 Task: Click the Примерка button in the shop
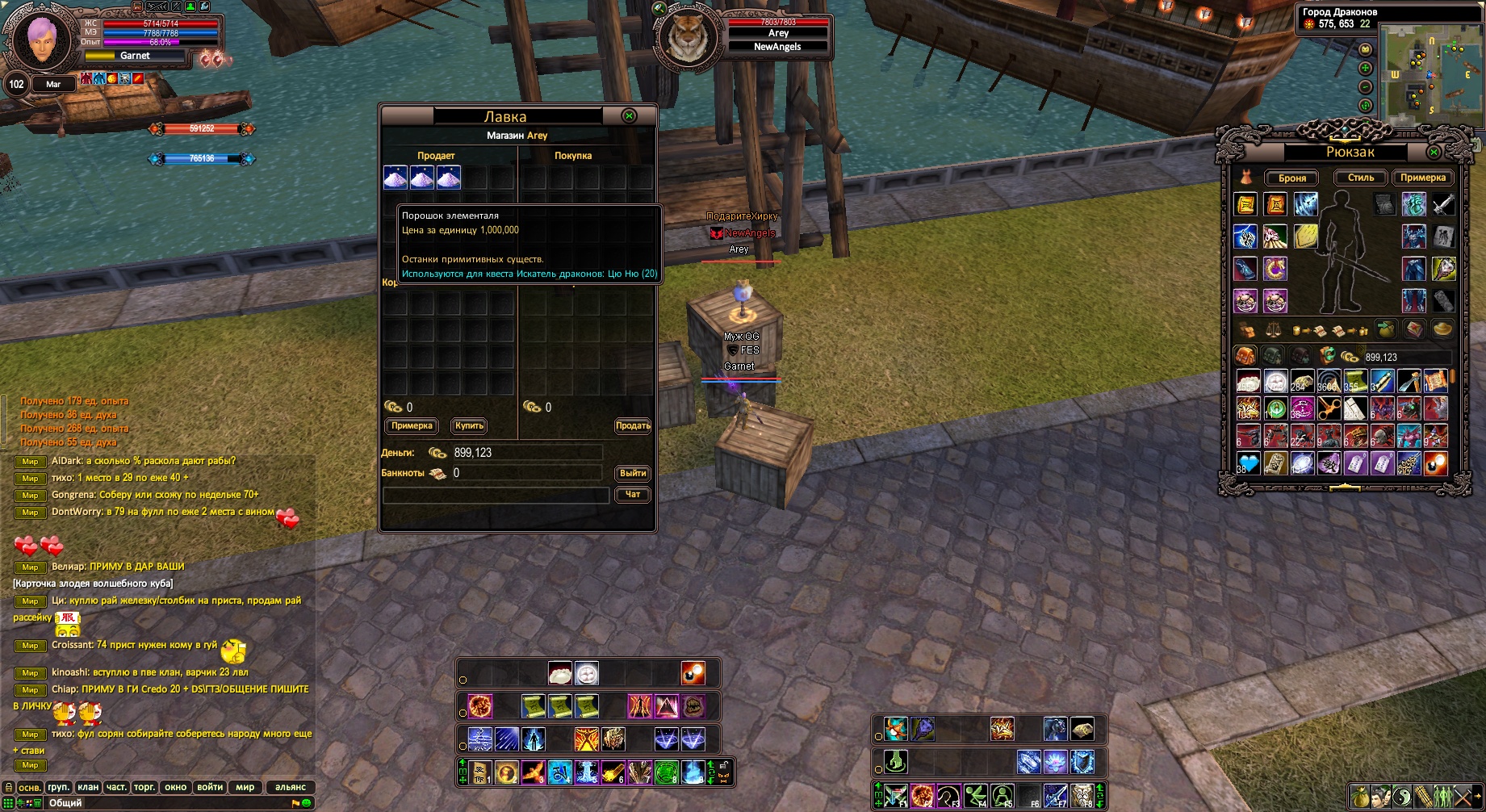pos(412,426)
